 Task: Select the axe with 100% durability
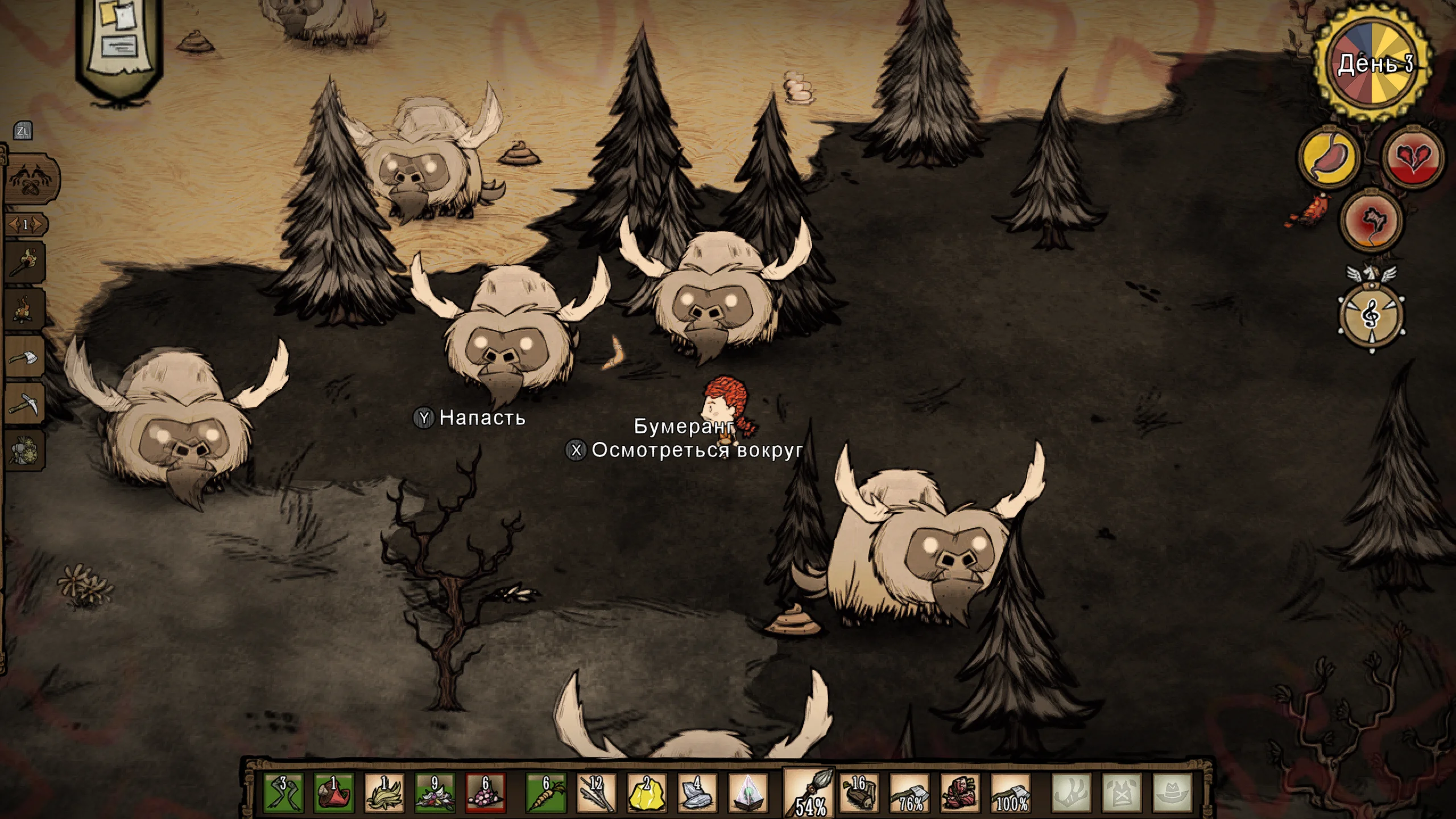coord(1011,792)
